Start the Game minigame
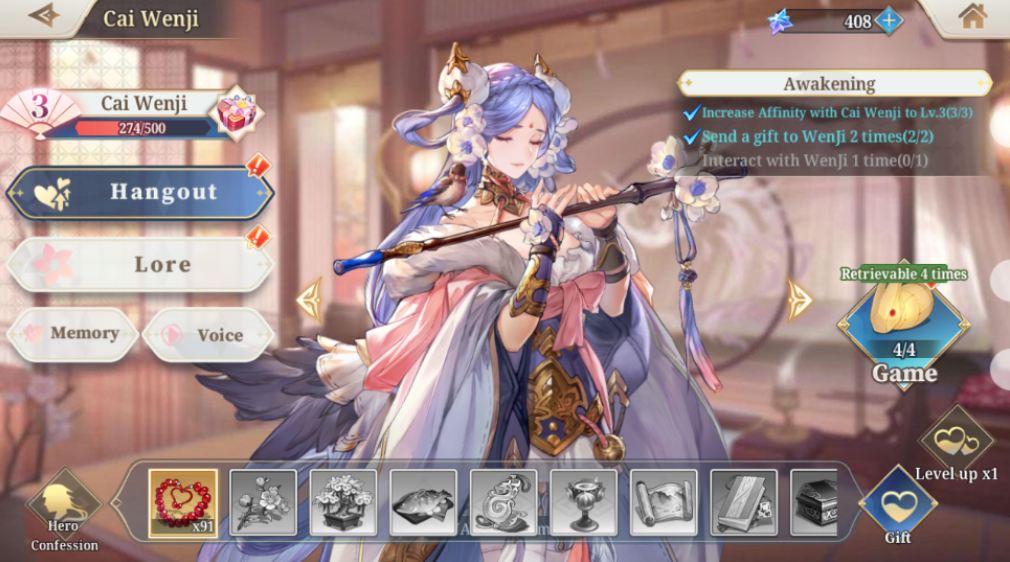This screenshot has height=562, width=1010. pyautogui.click(x=903, y=325)
